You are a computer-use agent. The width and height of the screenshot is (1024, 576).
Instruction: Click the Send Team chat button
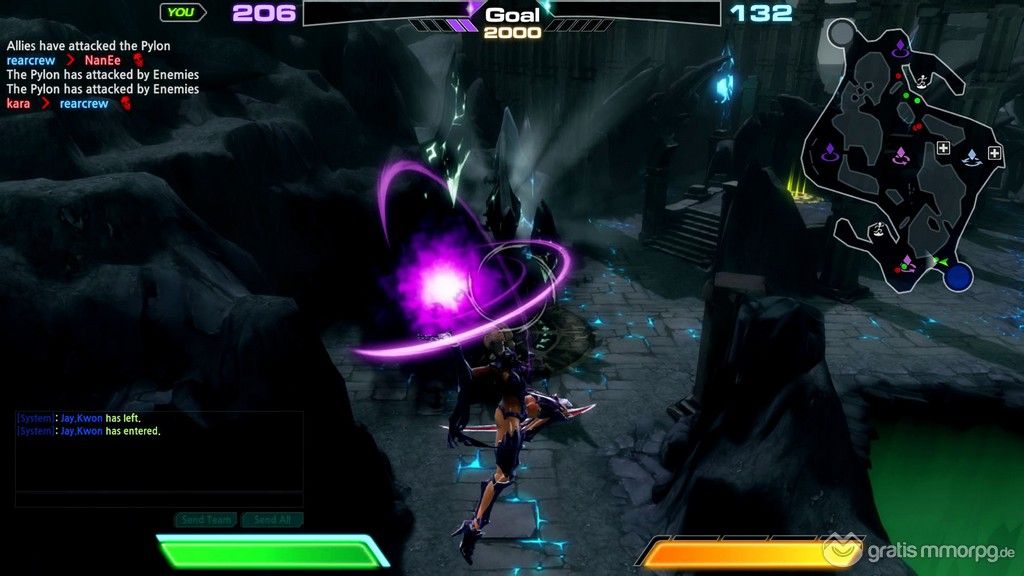click(207, 520)
